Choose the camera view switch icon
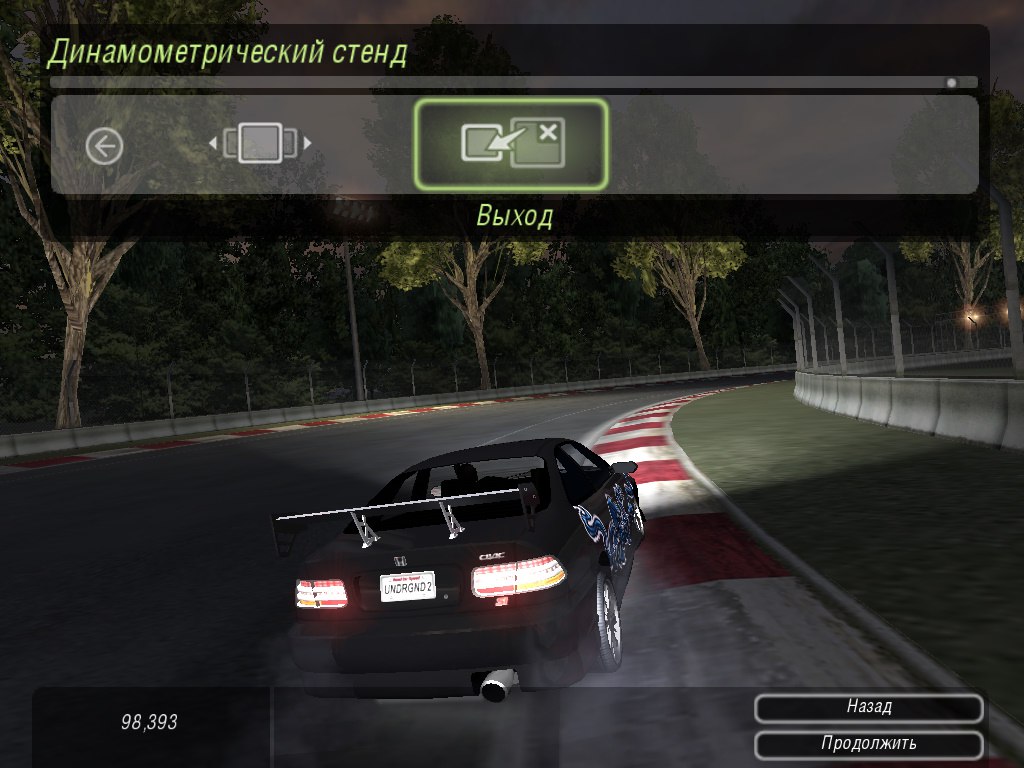 260,144
